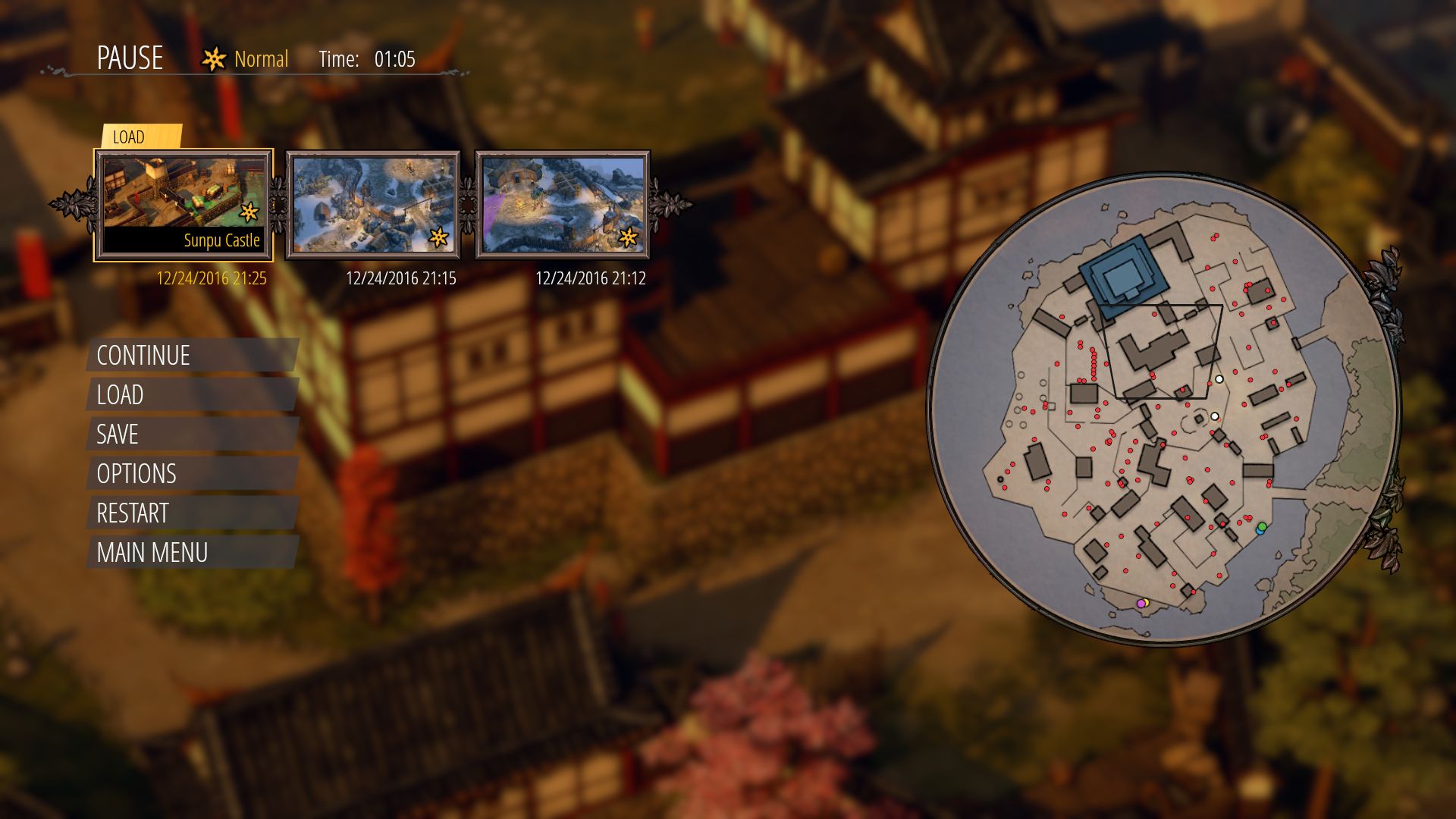Select the Sunpu Castle save thumbnail
1456x819 pixels.
[x=184, y=204]
